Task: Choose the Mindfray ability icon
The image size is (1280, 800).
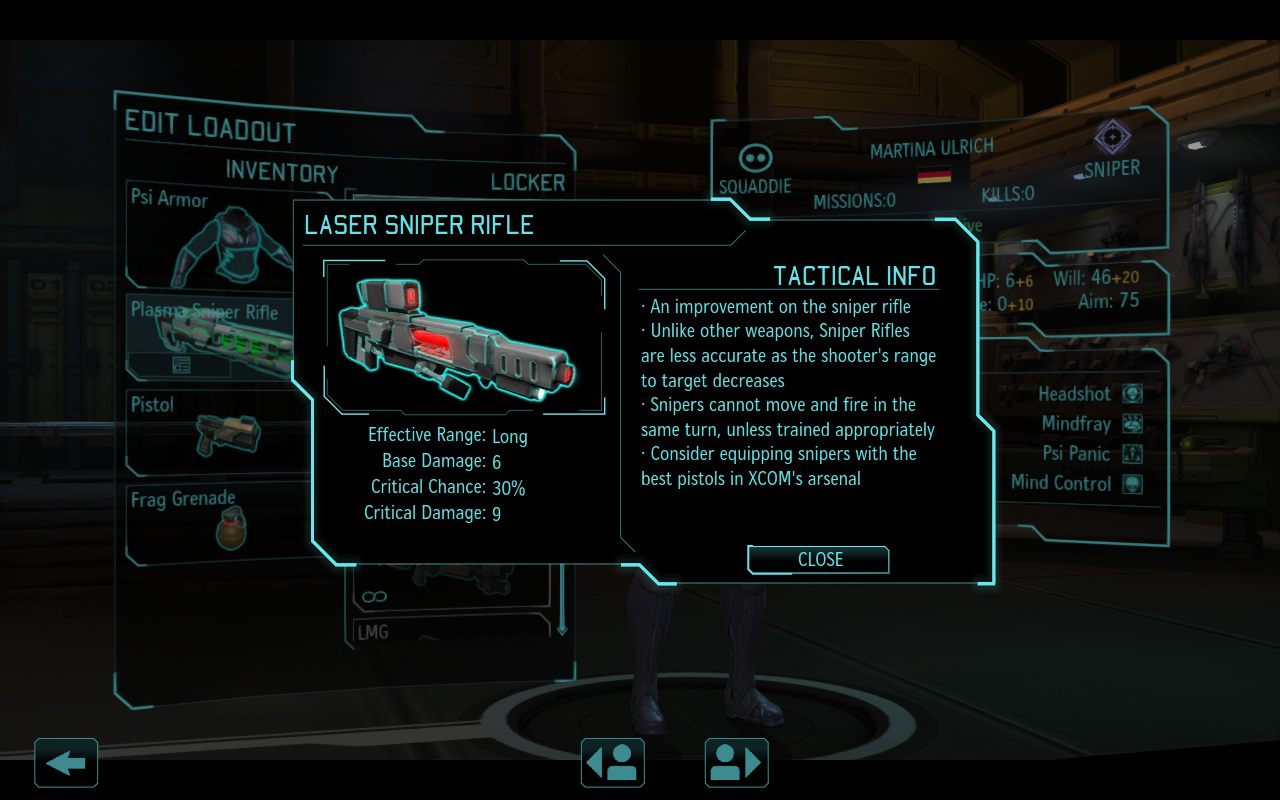Action: click(x=1132, y=424)
